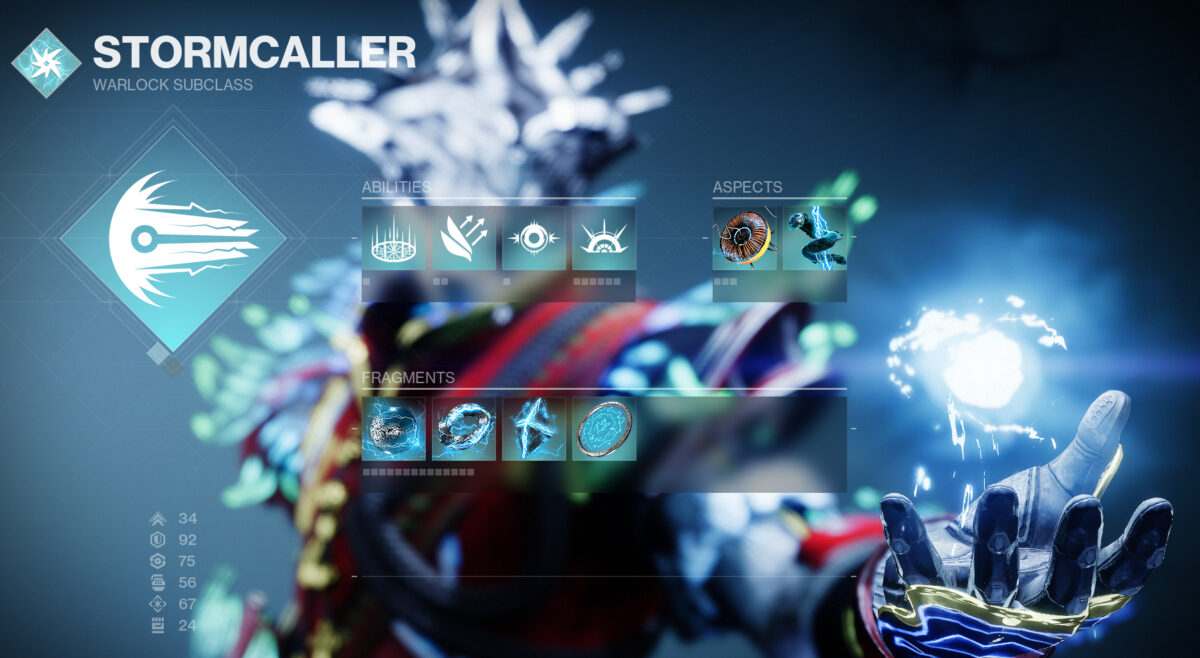Choose the lightning crystal shard fragment

pyautogui.click(x=534, y=429)
